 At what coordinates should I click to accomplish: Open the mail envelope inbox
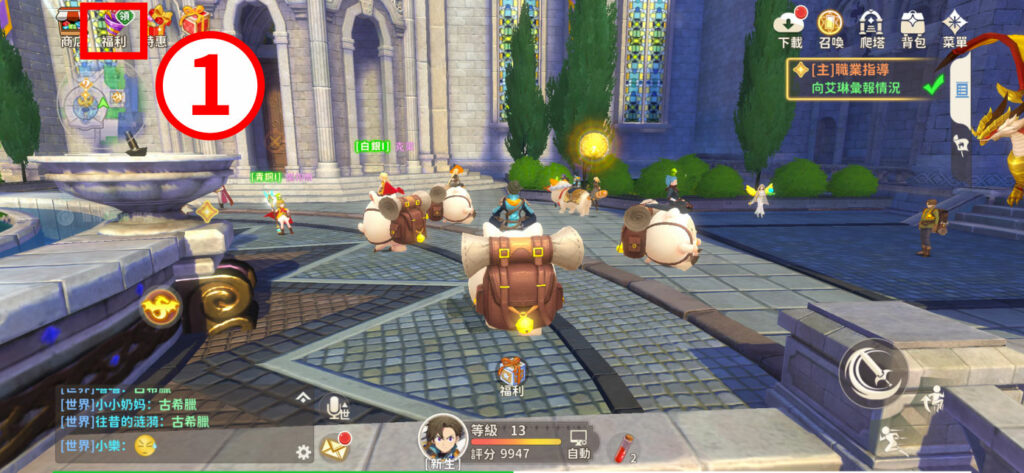point(334,446)
